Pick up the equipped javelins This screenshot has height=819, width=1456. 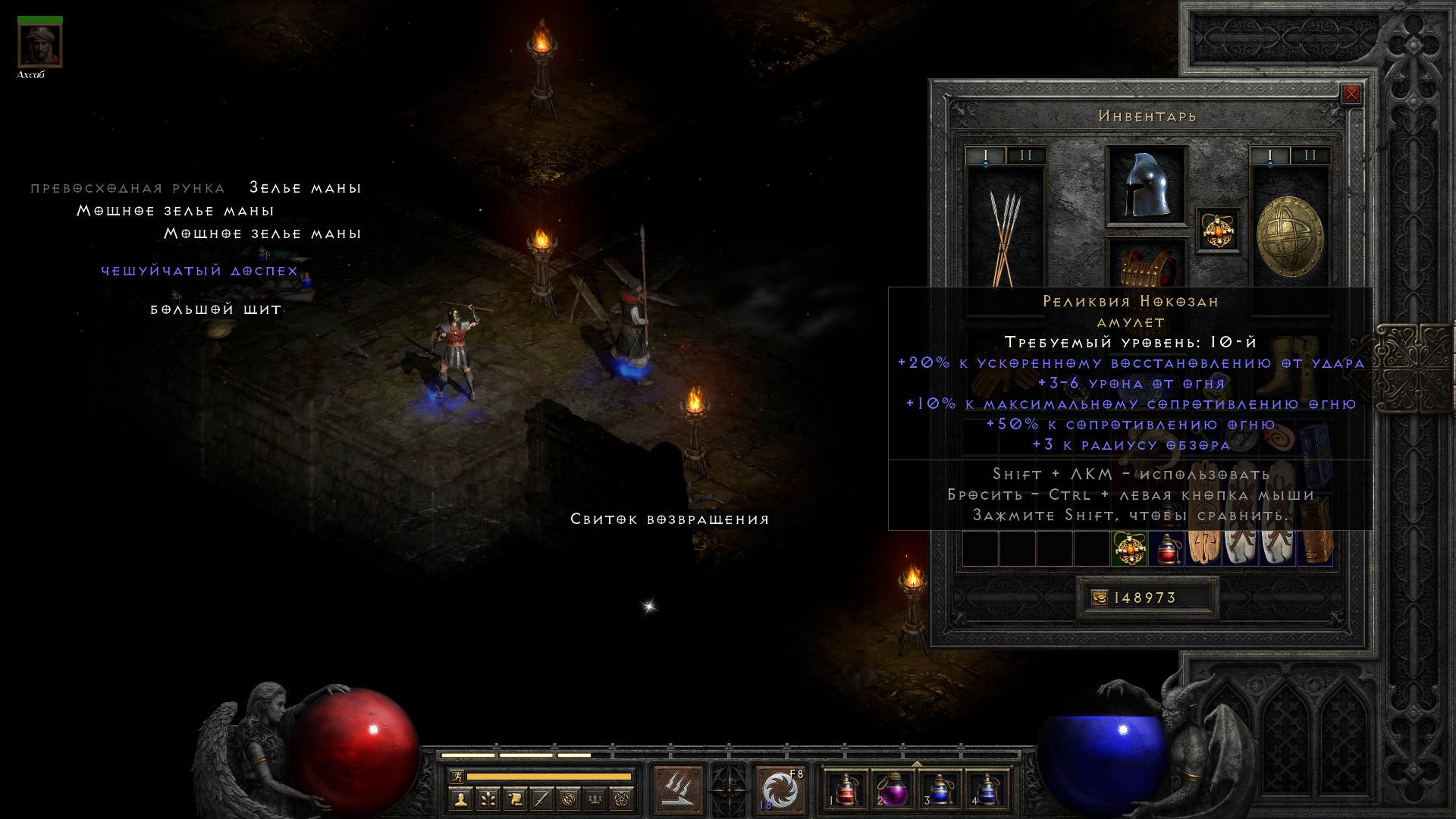coord(1005,237)
